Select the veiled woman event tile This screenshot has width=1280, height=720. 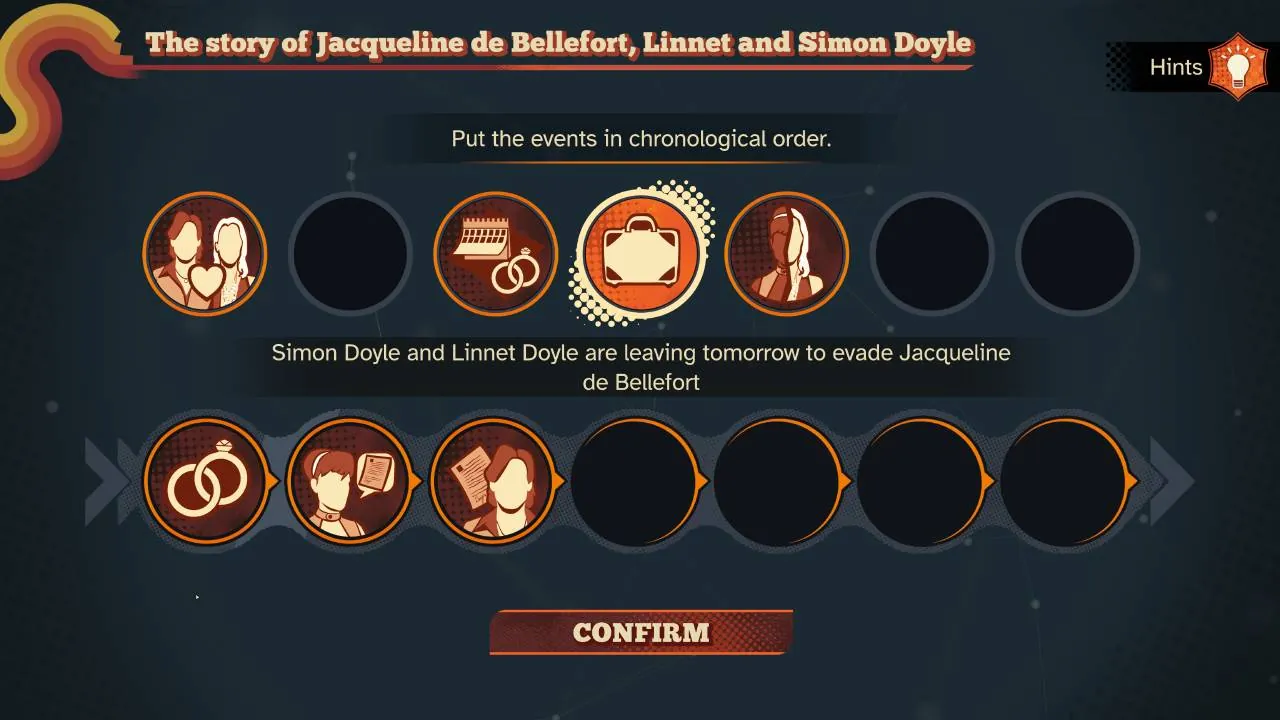tap(786, 253)
